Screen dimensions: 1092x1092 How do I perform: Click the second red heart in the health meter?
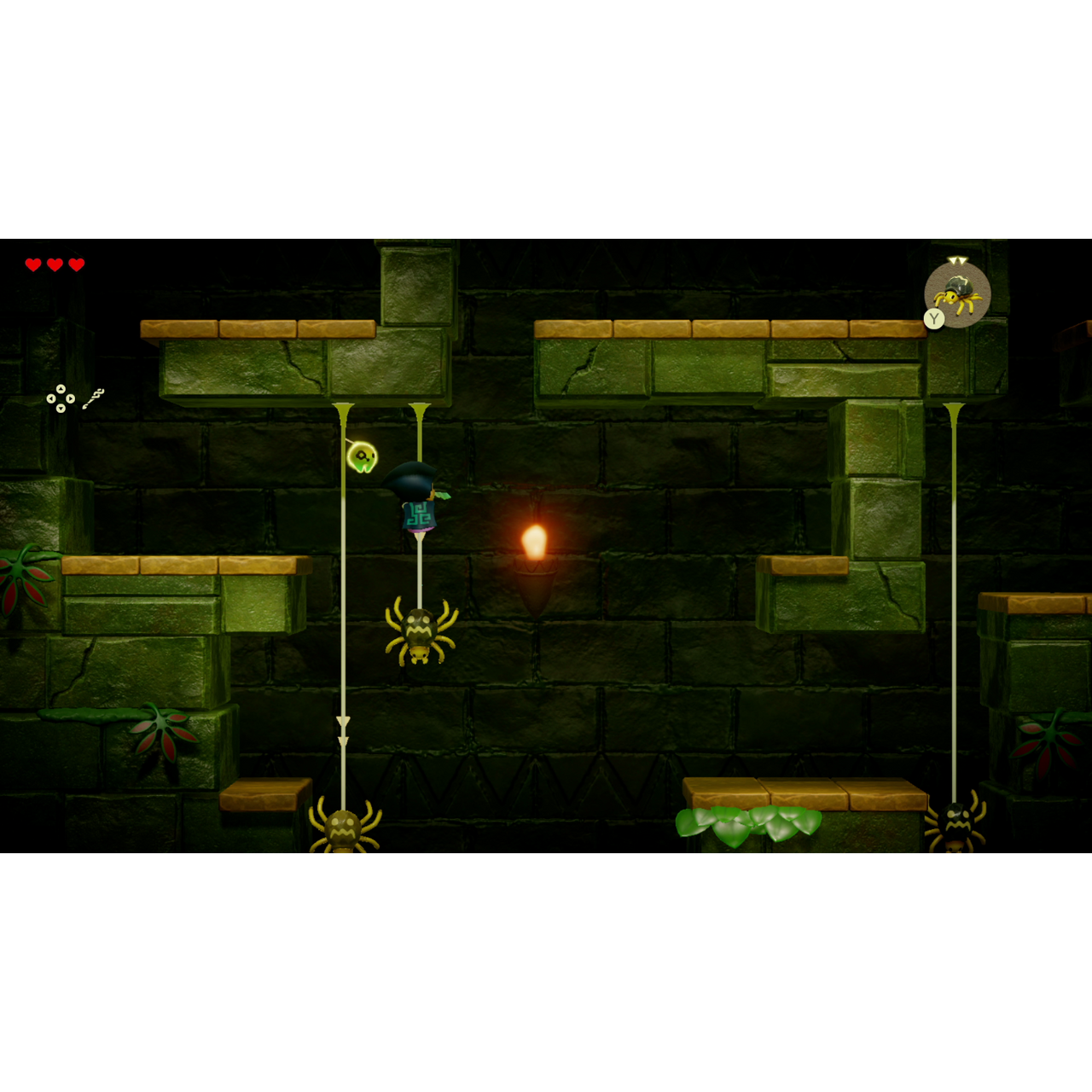click(x=55, y=263)
